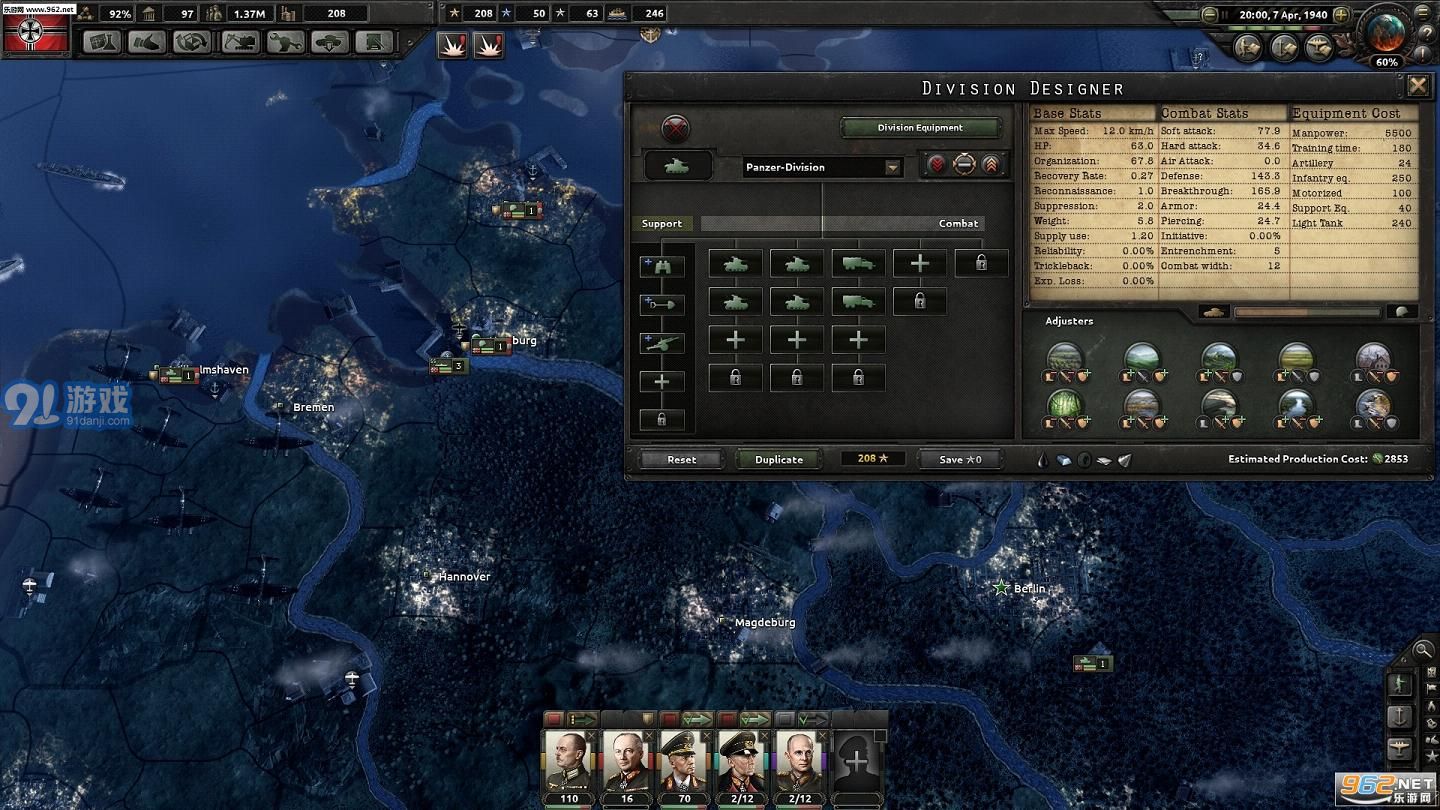The image size is (1440, 810).
Task: Open the Division Equipment panel
Action: tap(920, 128)
